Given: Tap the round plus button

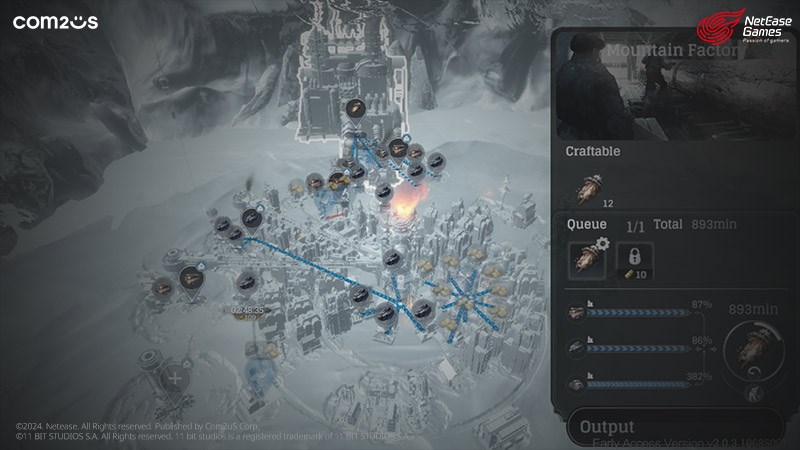Looking at the screenshot, I should point(176,378).
